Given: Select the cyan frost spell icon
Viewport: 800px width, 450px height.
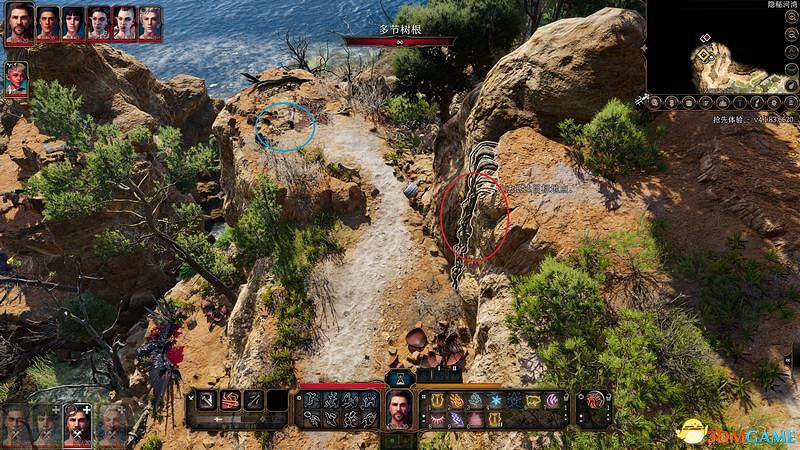Looking at the screenshot, I should [498, 400].
